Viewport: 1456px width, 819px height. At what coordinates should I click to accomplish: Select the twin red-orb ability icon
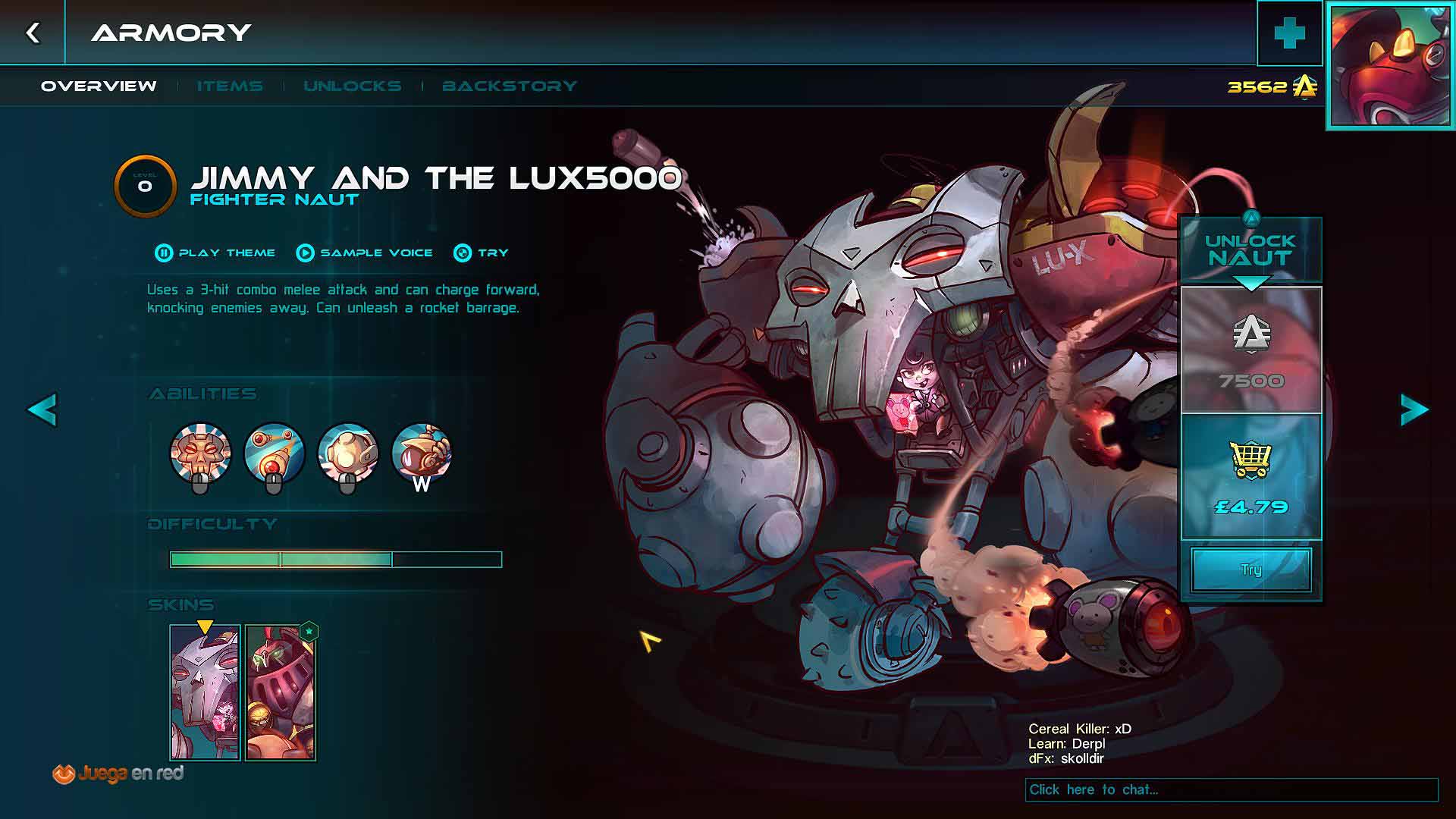(274, 453)
